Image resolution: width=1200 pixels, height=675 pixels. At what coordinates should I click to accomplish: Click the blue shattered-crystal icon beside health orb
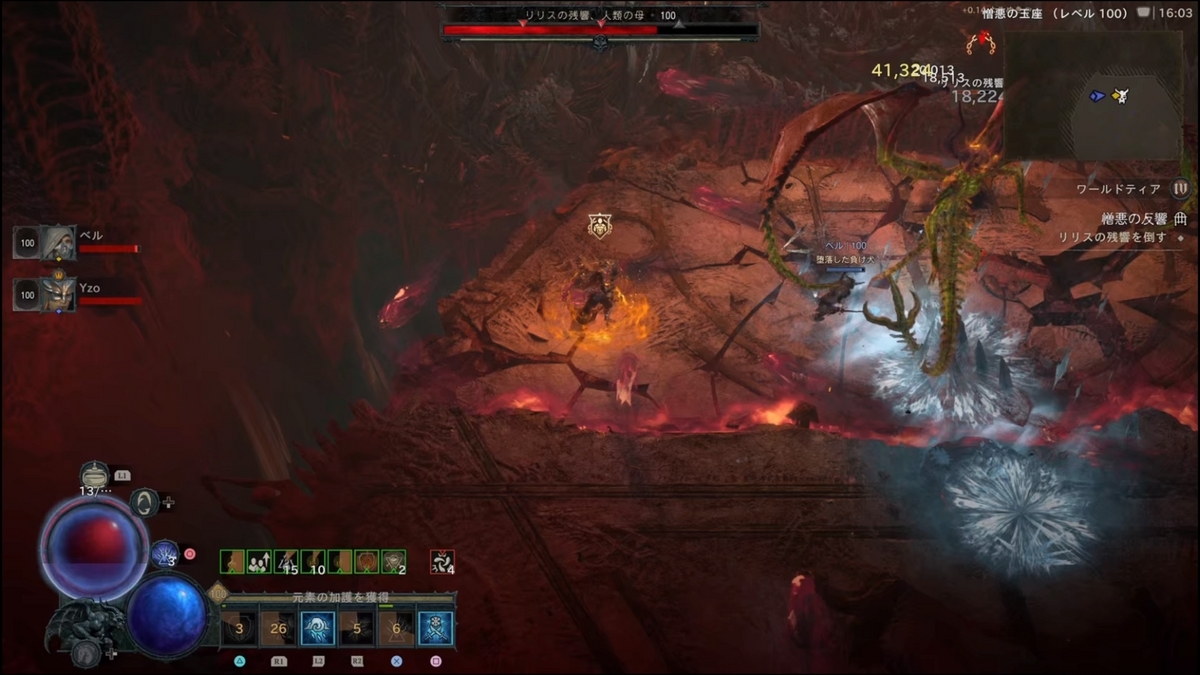tap(164, 553)
